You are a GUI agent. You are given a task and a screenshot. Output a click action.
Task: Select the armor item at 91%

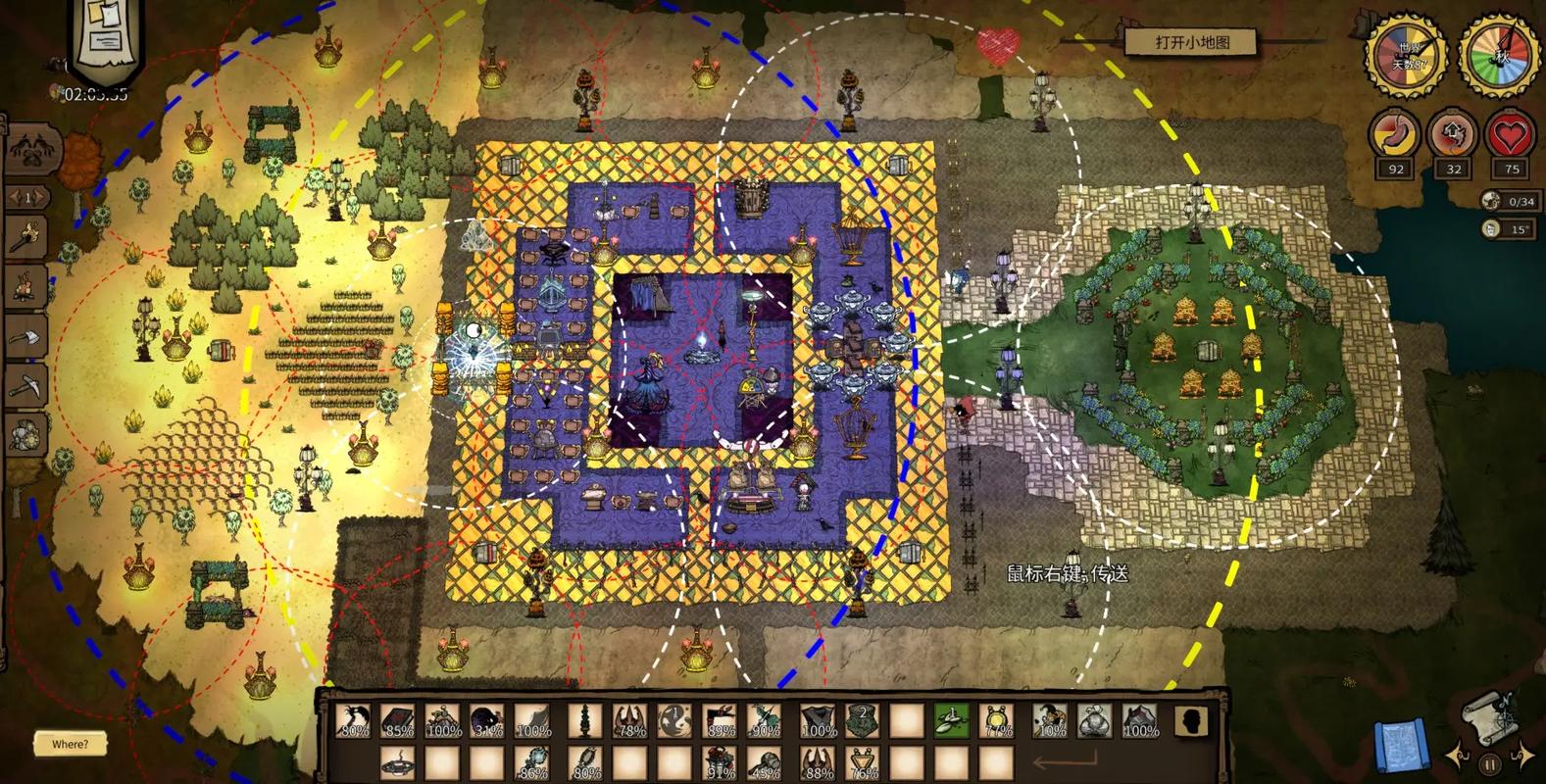click(x=720, y=763)
